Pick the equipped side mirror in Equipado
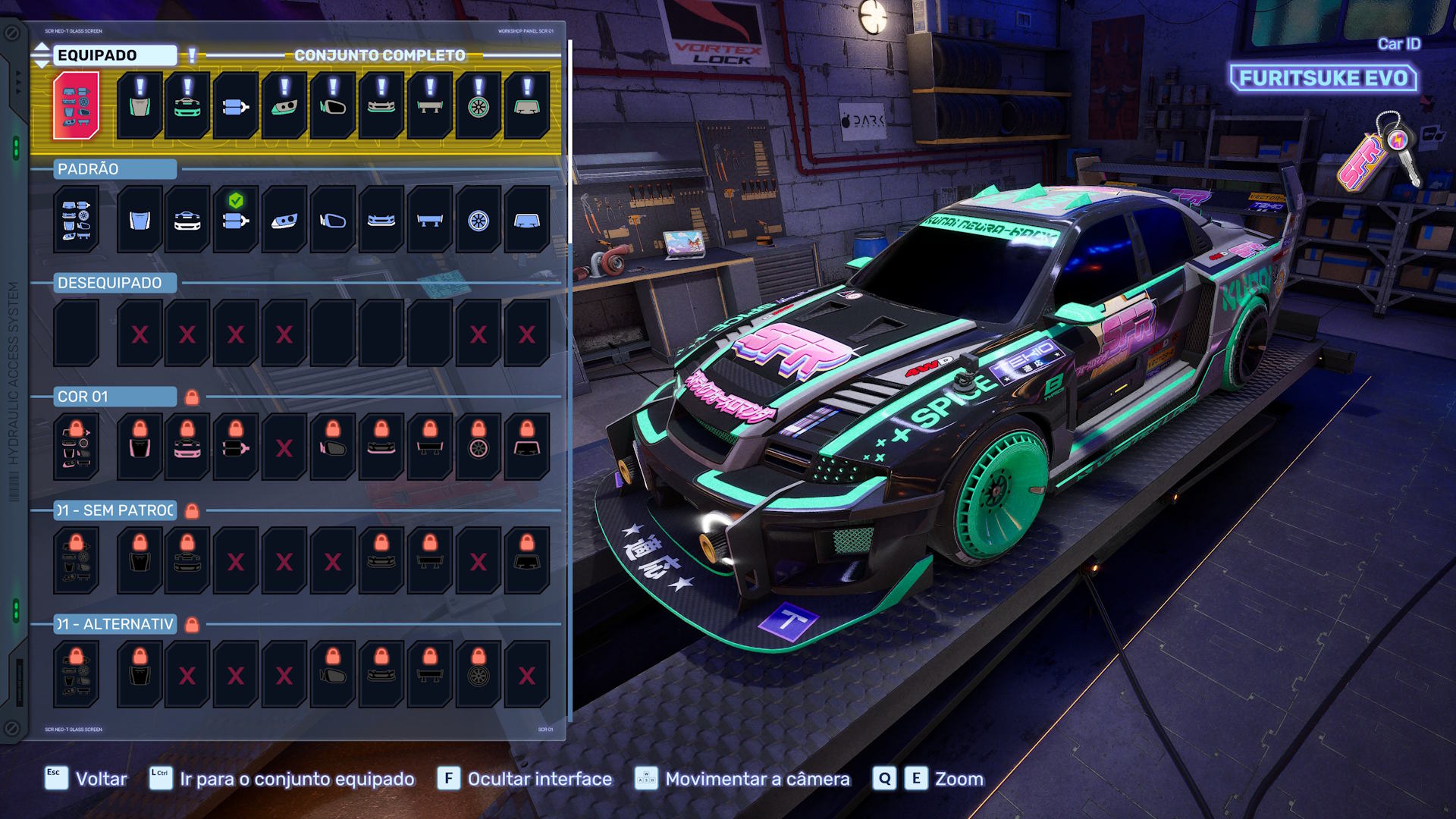 333,105
